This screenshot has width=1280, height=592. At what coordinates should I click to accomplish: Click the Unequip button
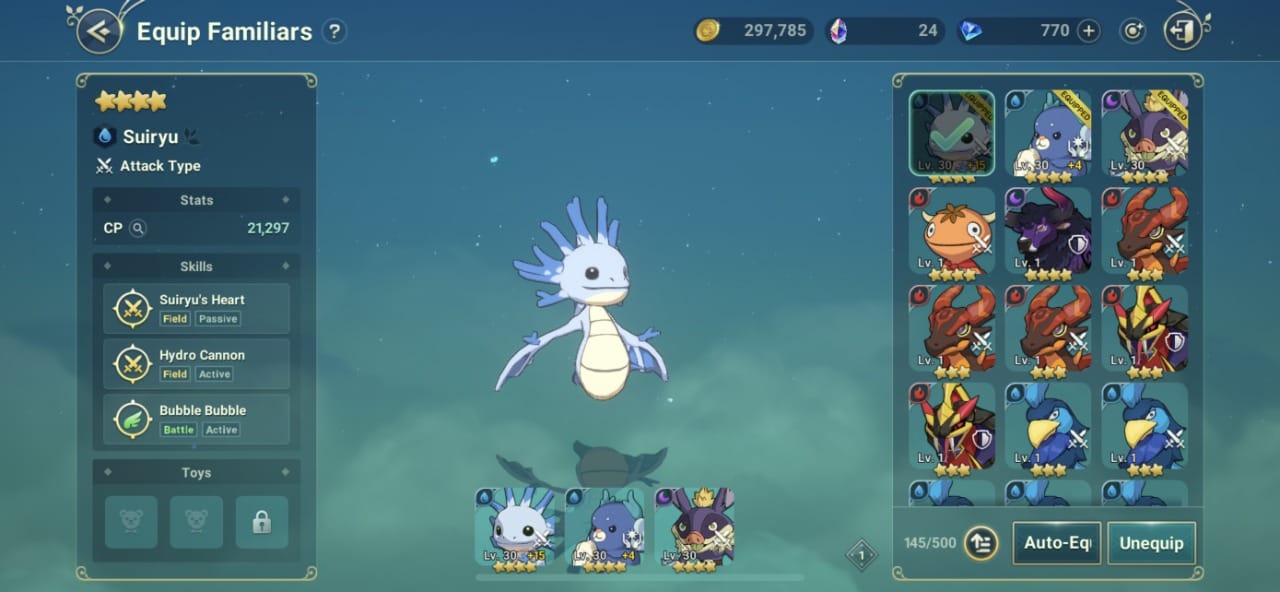[1151, 543]
